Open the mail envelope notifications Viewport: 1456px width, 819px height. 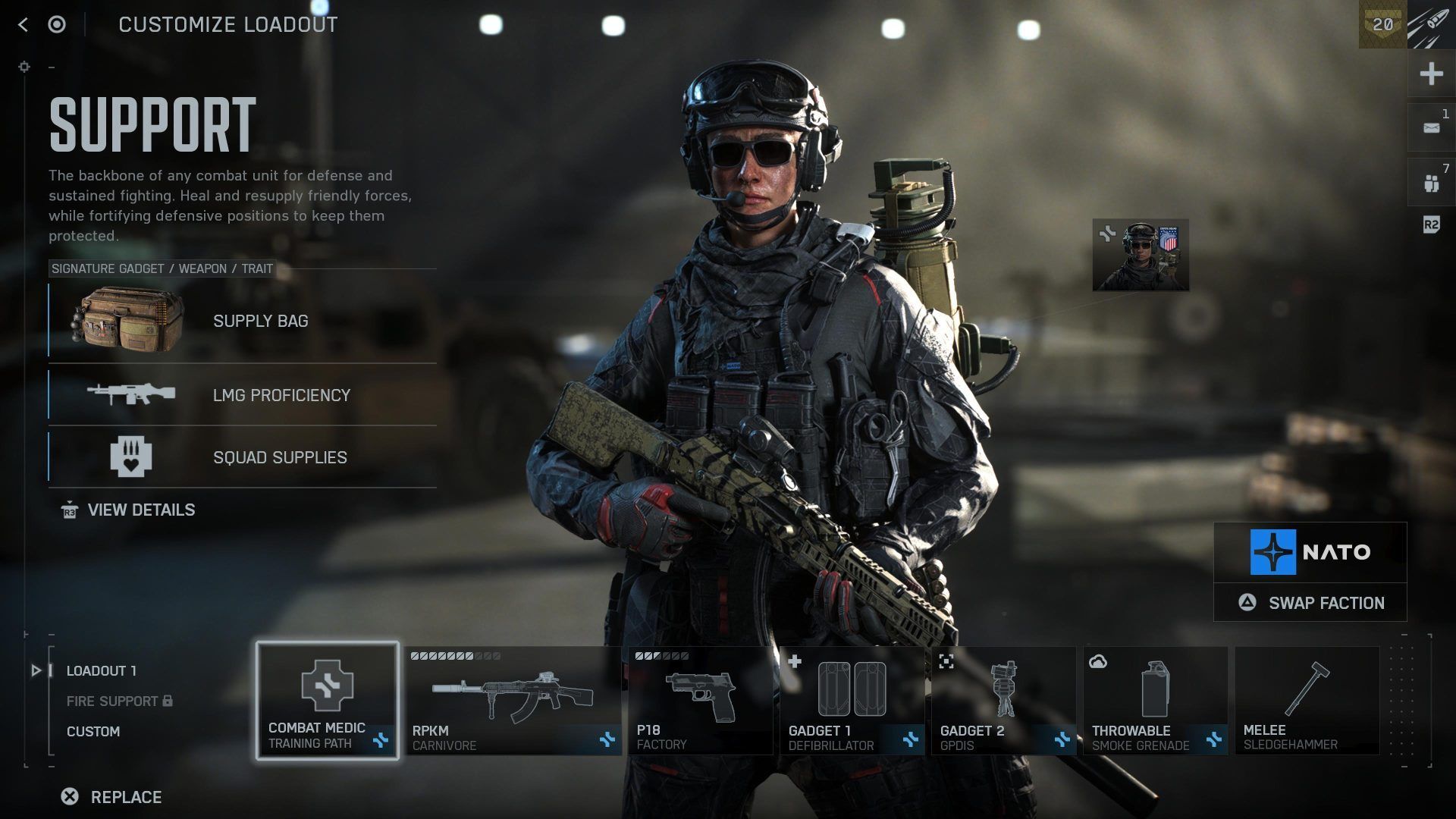click(1431, 128)
